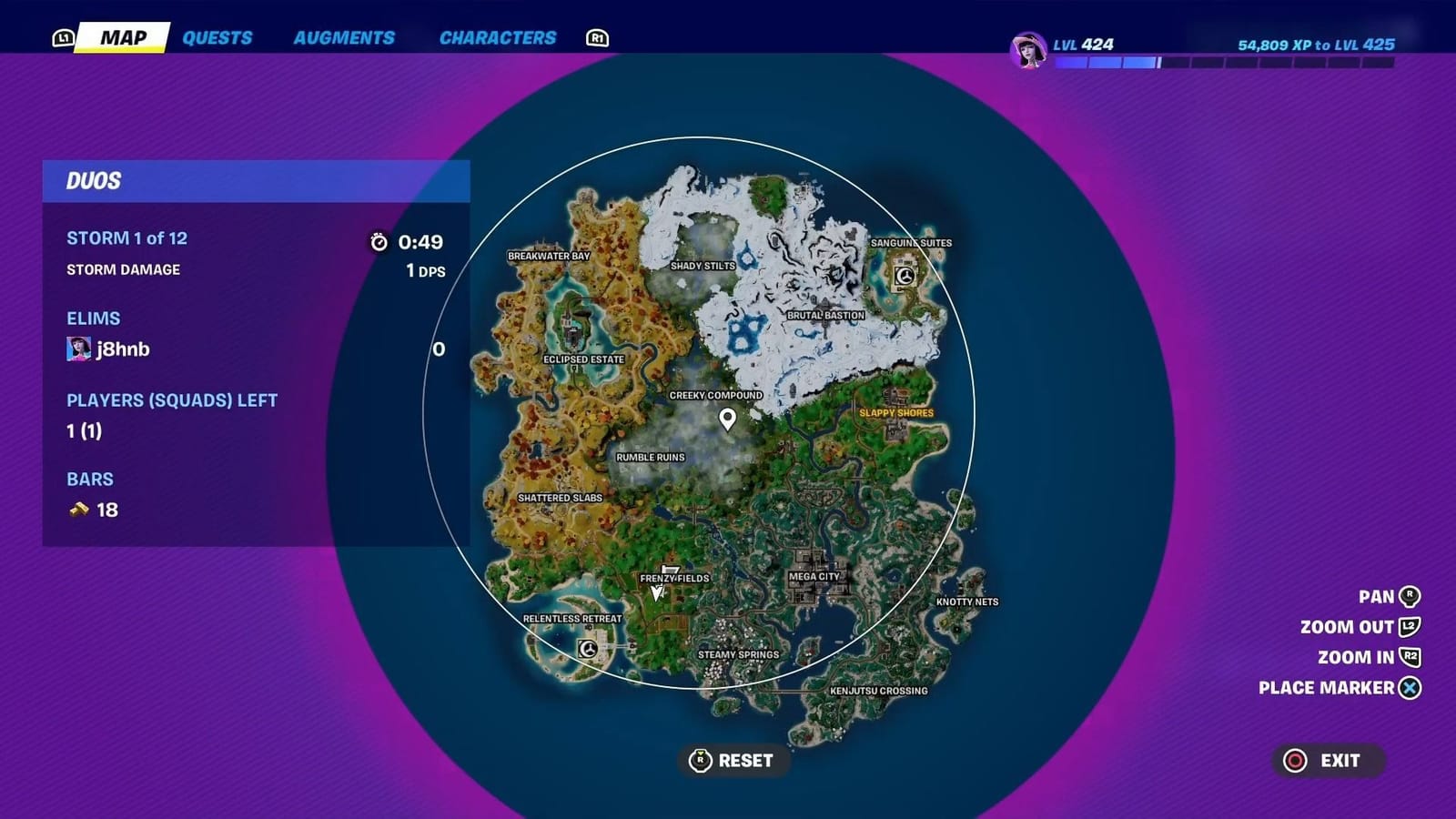Switch to the QUESTS tab
The height and width of the screenshot is (819, 1456).
coord(217,37)
